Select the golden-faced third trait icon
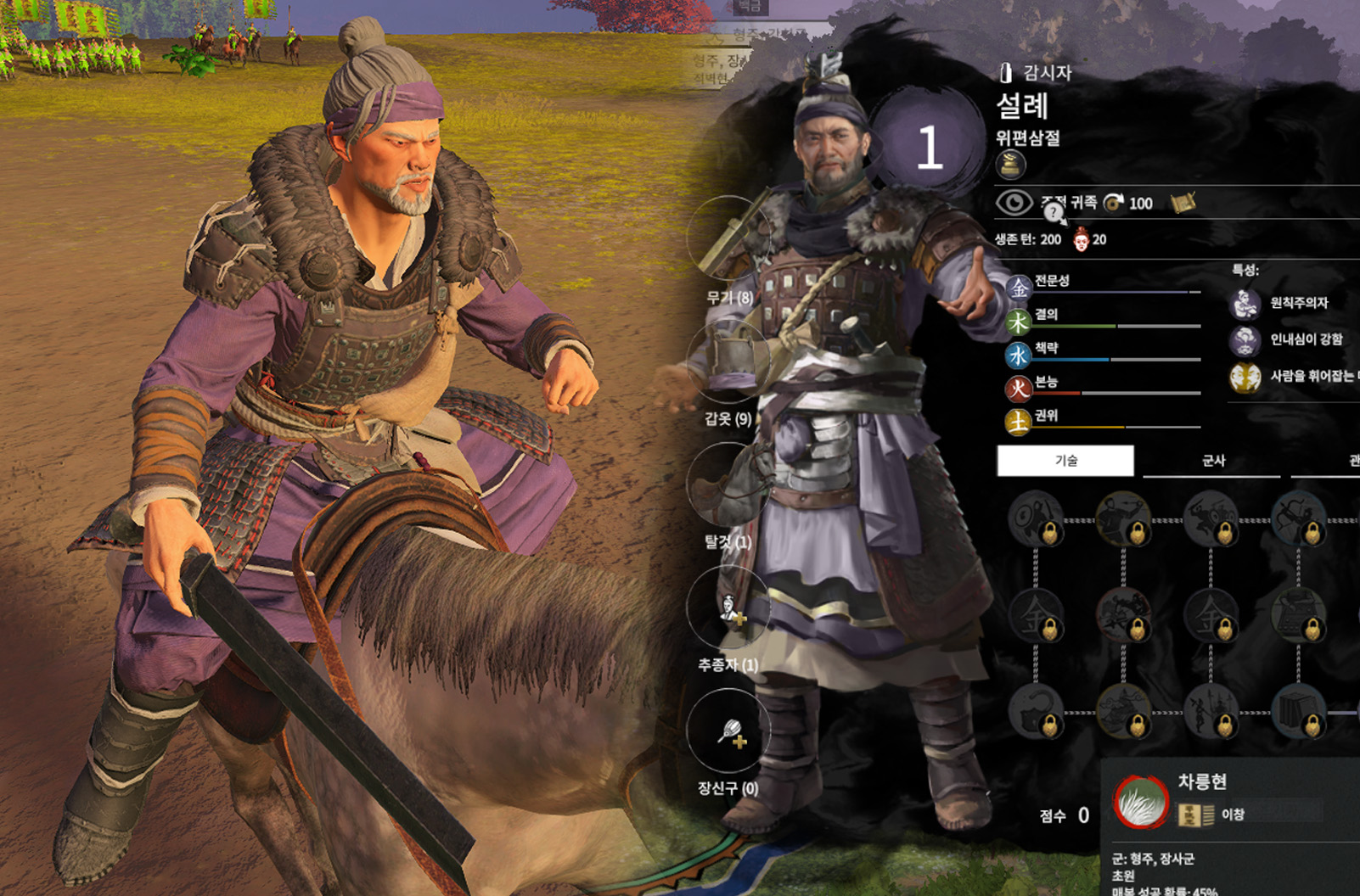 coord(1245,377)
